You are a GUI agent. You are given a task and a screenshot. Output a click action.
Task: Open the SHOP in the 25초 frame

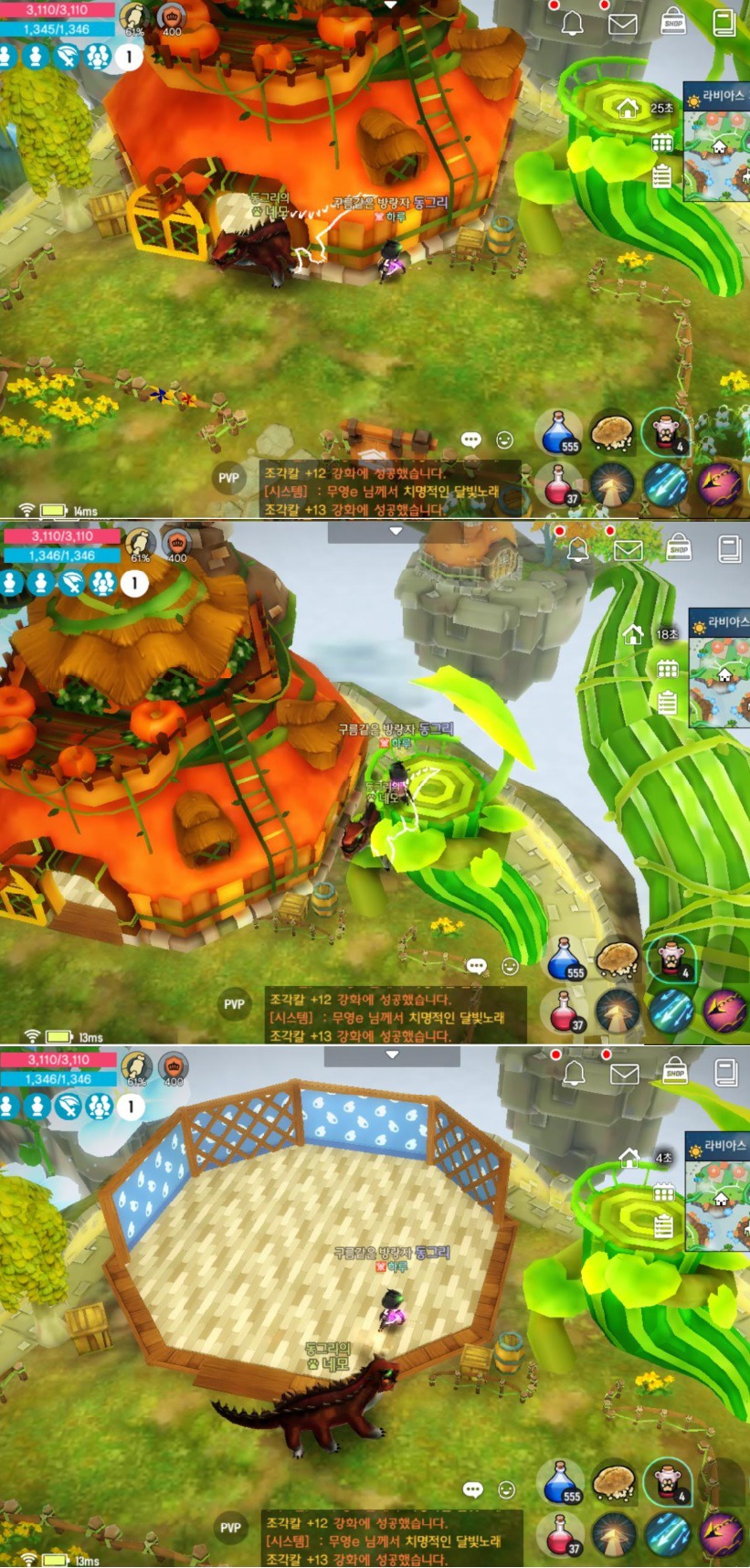(x=673, y=22)
